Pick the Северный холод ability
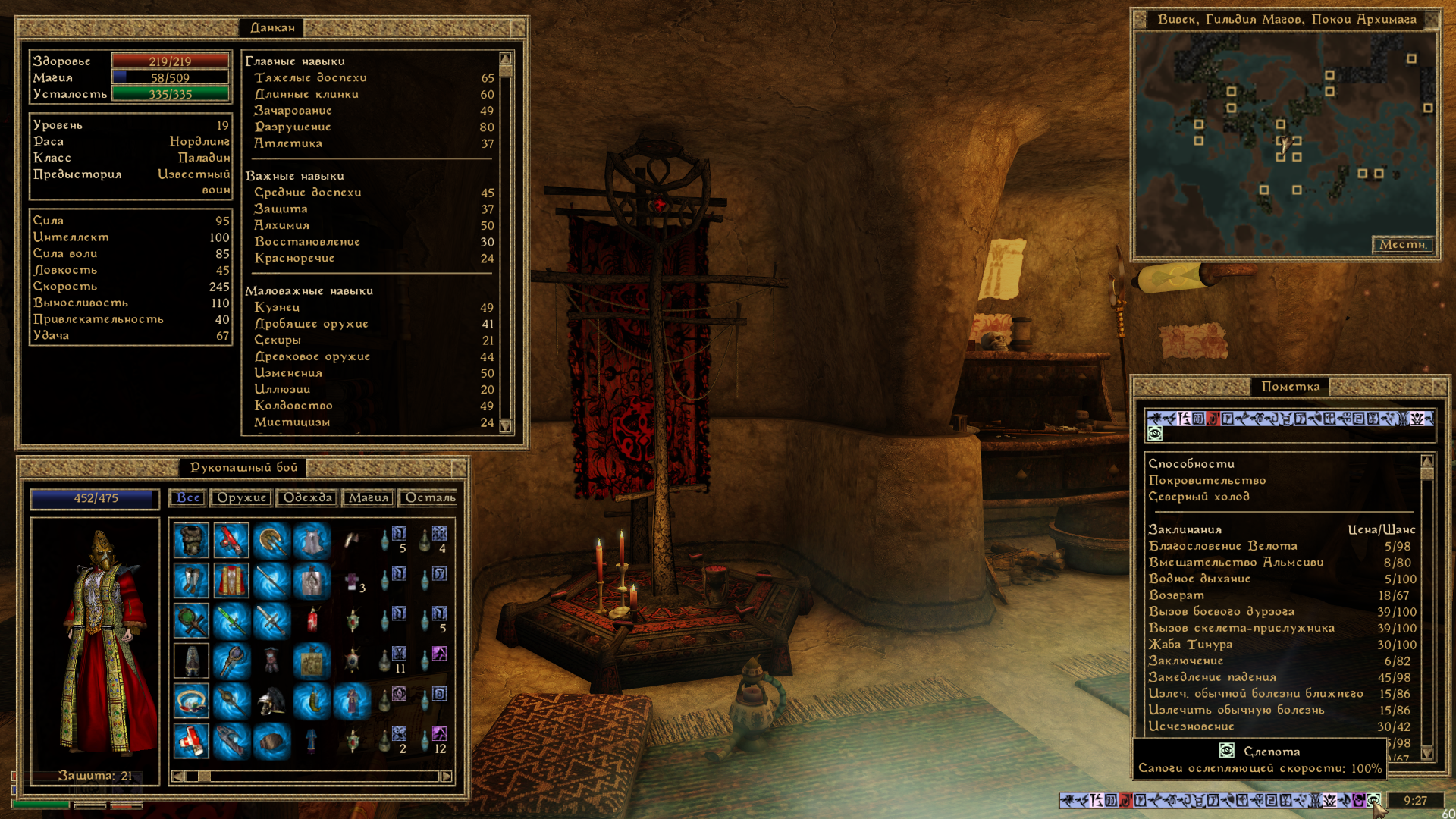This screenshot has height=819, width=1456. (1198, 497)
